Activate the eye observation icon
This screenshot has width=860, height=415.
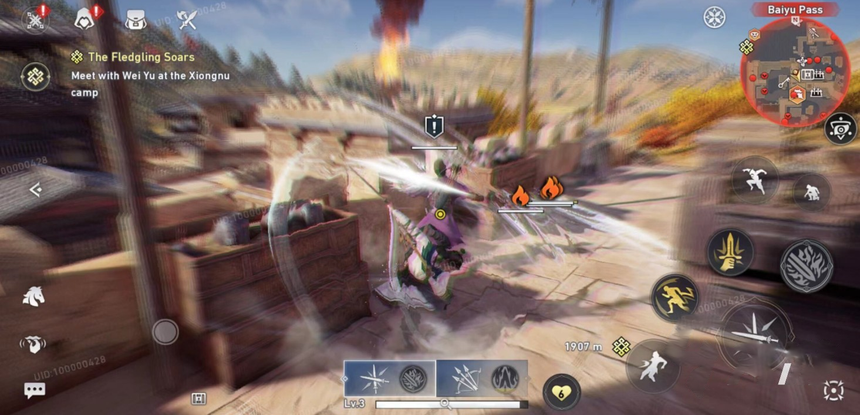pos(840,128)
